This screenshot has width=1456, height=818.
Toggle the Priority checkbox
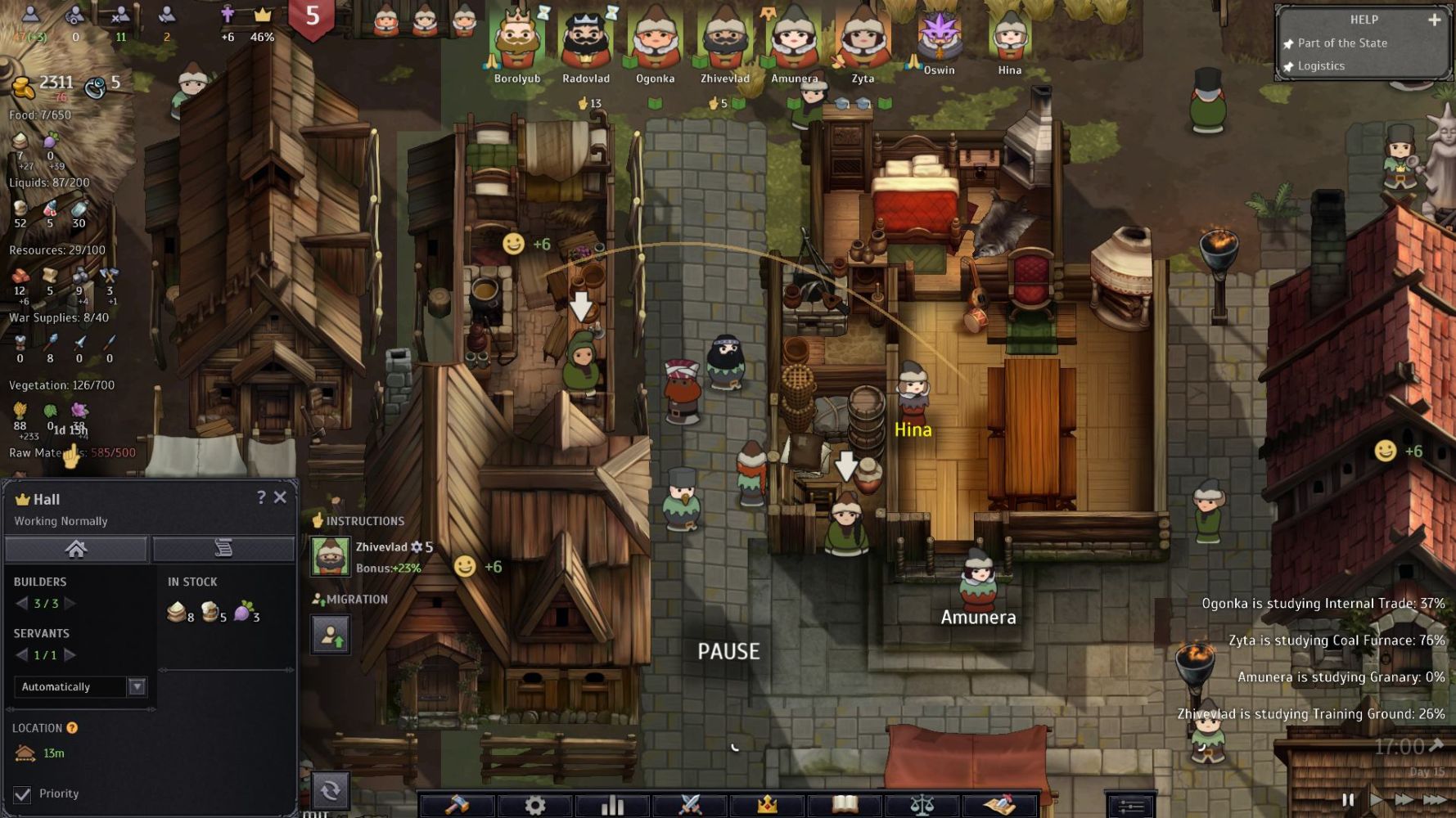click(23, 794)
